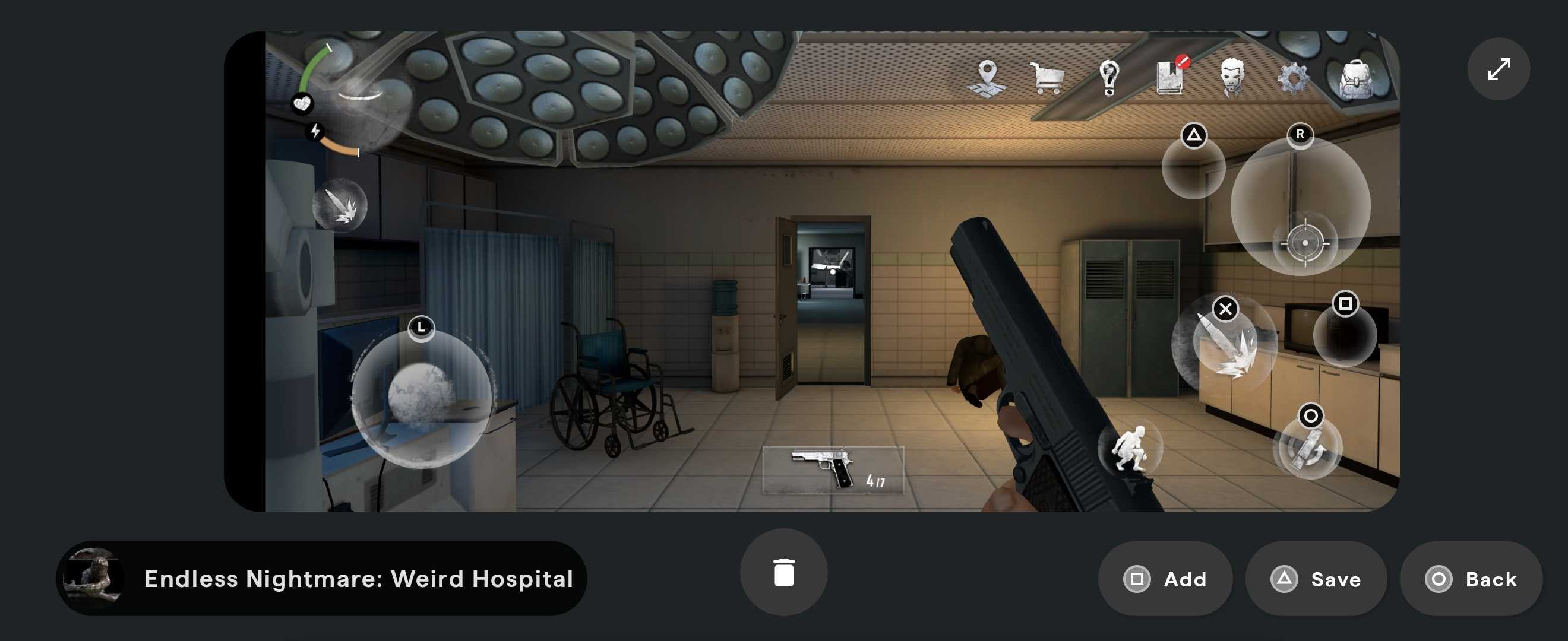This screenshot has width=1568, height=641.
Task: Tap the melee burst icon below the health meter
Action: pyautogui.click(x=342, y=207)
